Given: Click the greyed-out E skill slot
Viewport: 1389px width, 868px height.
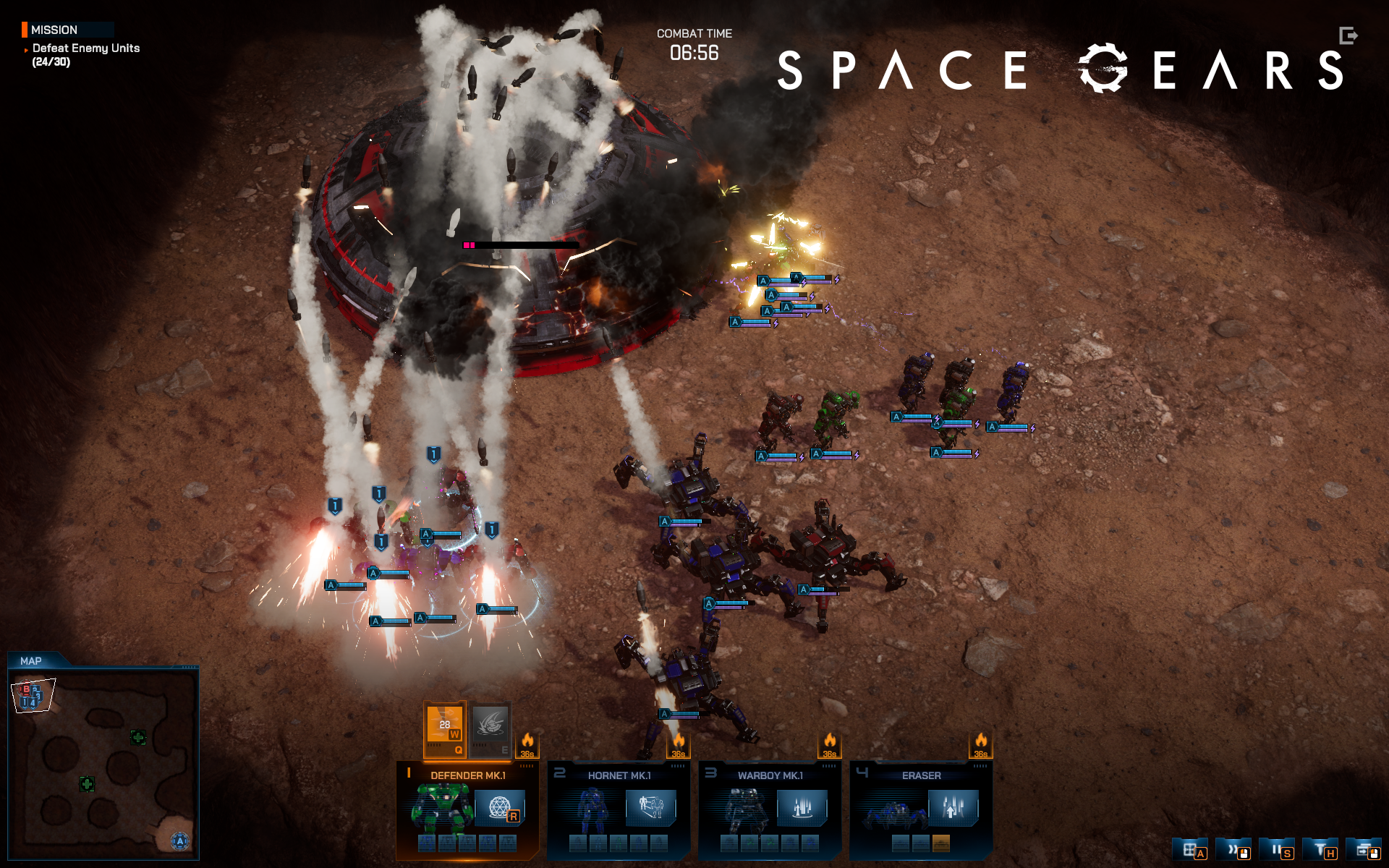Looking at the screenshot, I should pyautogui.click(x=490, y=728).
